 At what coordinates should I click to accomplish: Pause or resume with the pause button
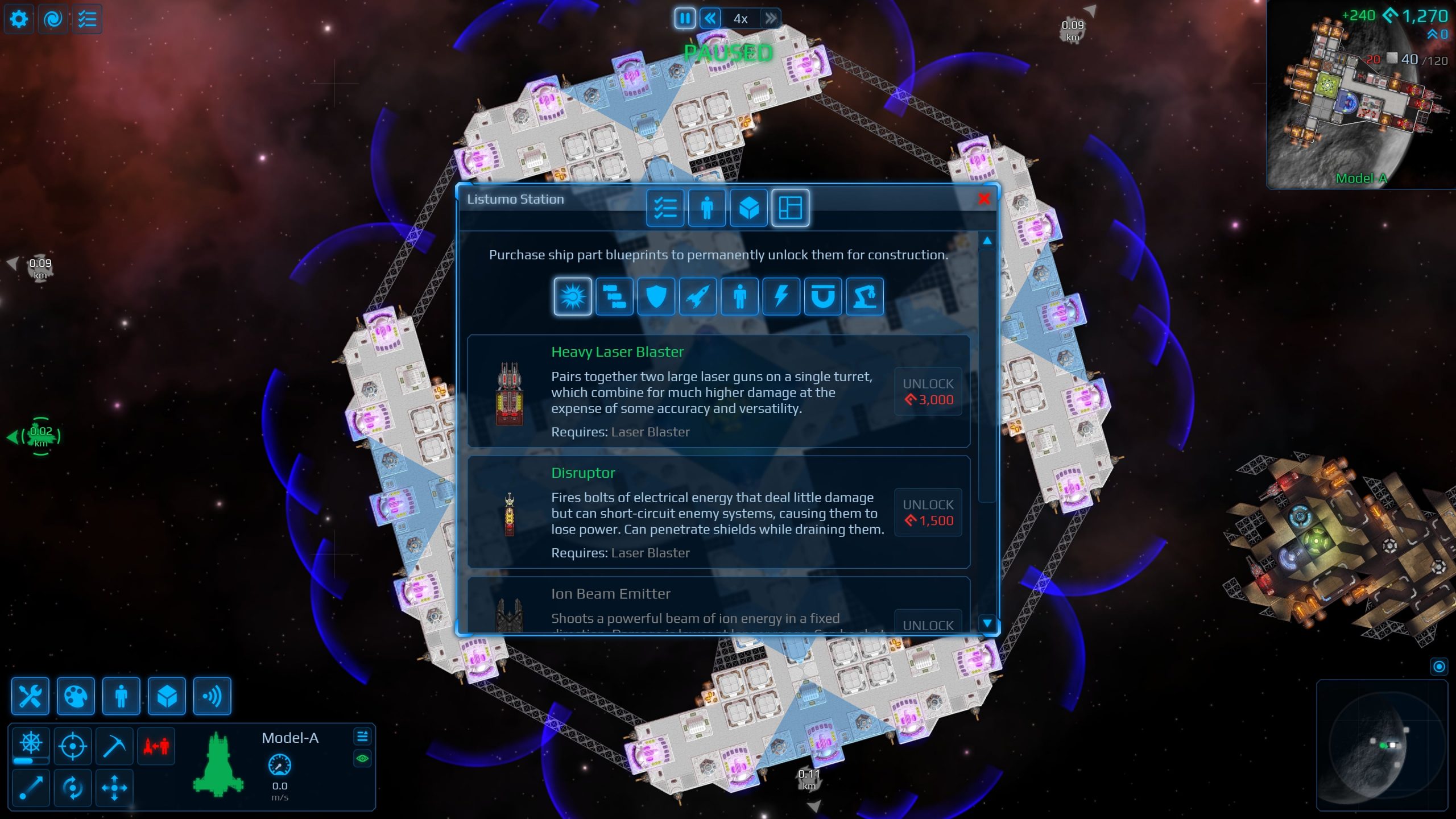[x=685, y=19]
